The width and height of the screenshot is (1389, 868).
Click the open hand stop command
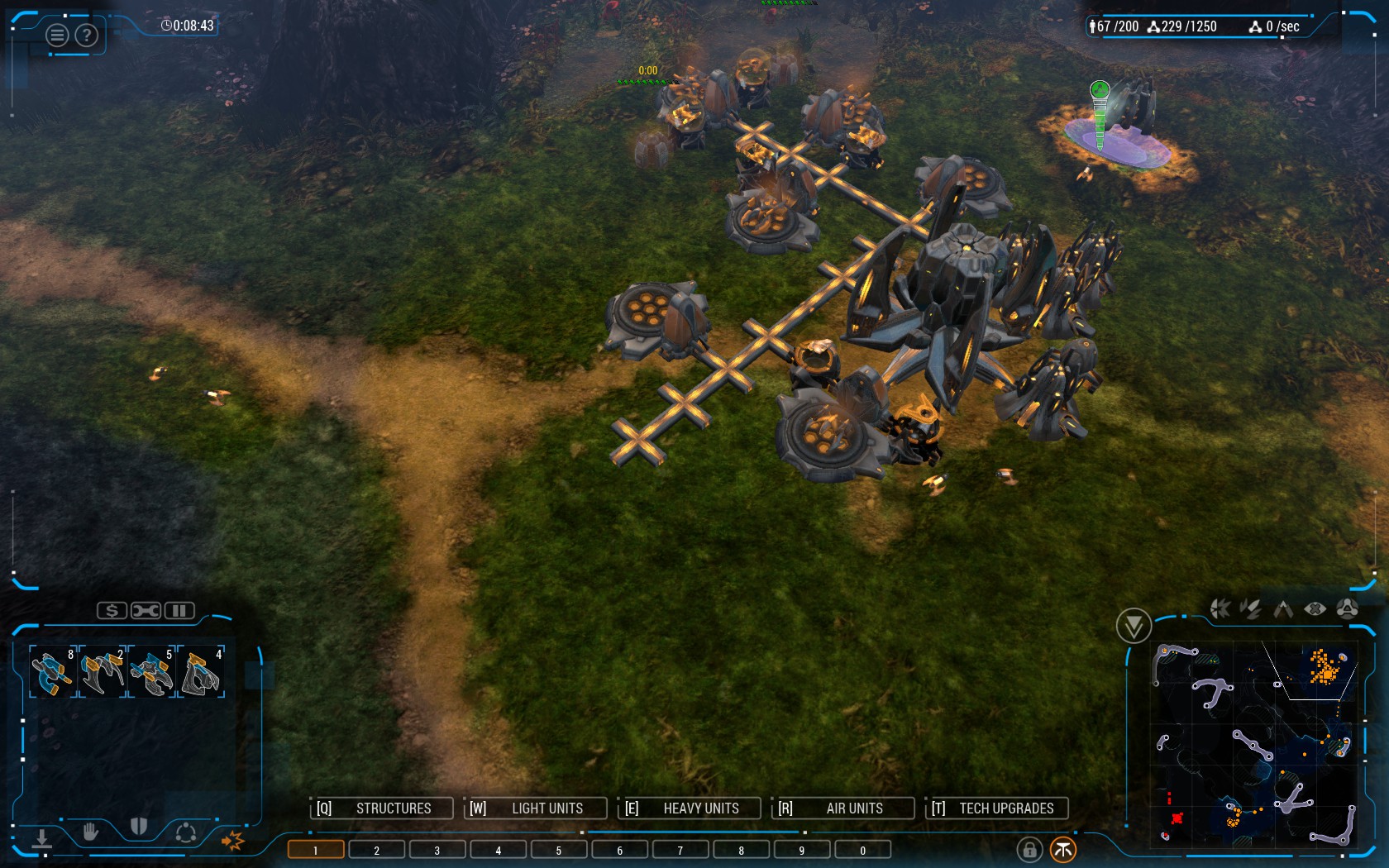[91, 832]
